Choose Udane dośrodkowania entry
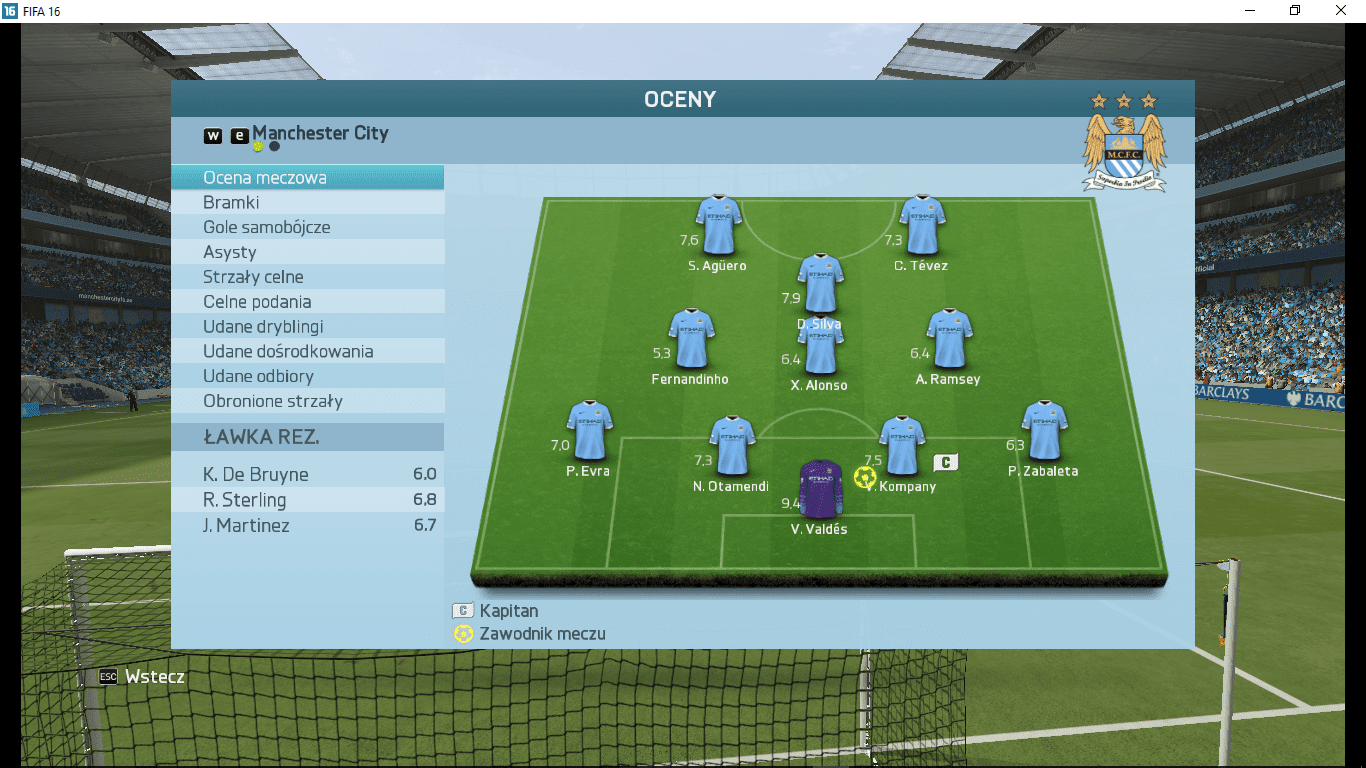This screenshot has height=768, width=1366. [x=307, y=352]
